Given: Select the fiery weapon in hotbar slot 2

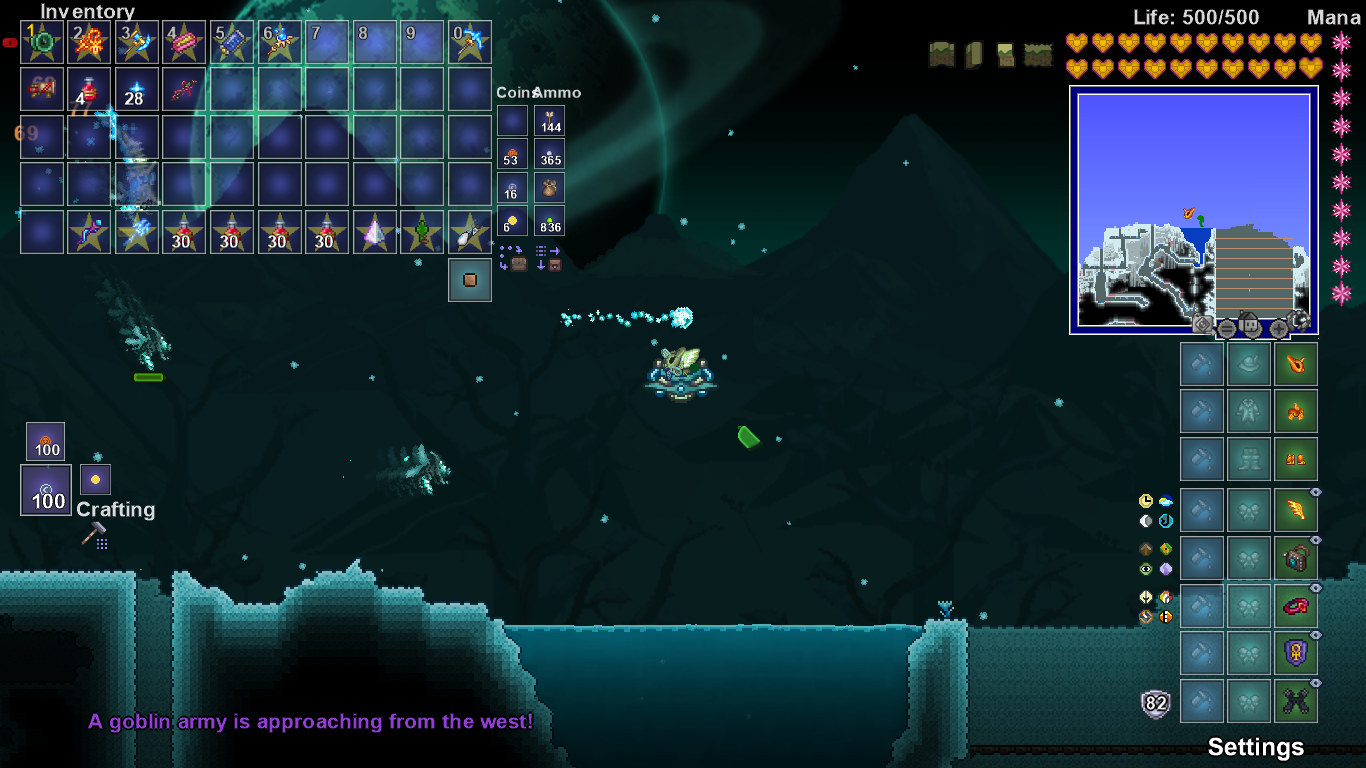Looking at the screenshot, I should (90, 42).
